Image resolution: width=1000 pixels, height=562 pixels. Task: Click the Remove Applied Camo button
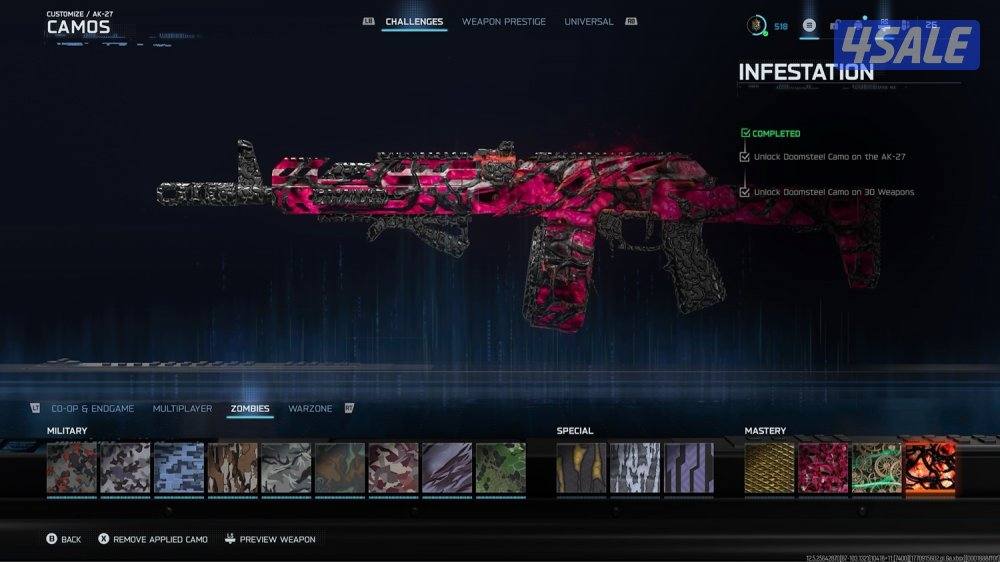(x=153, y=539)
